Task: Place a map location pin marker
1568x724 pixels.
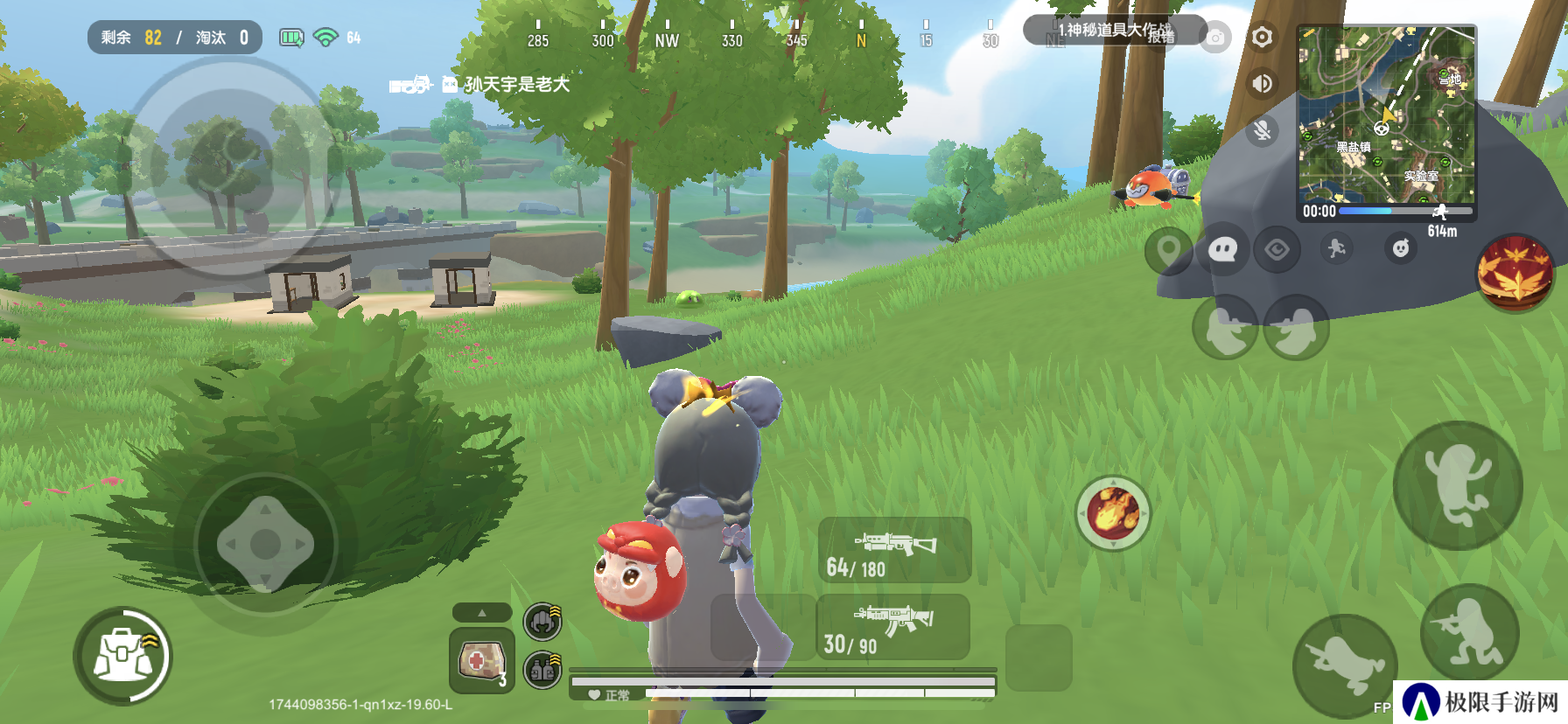Action: 1168,251
